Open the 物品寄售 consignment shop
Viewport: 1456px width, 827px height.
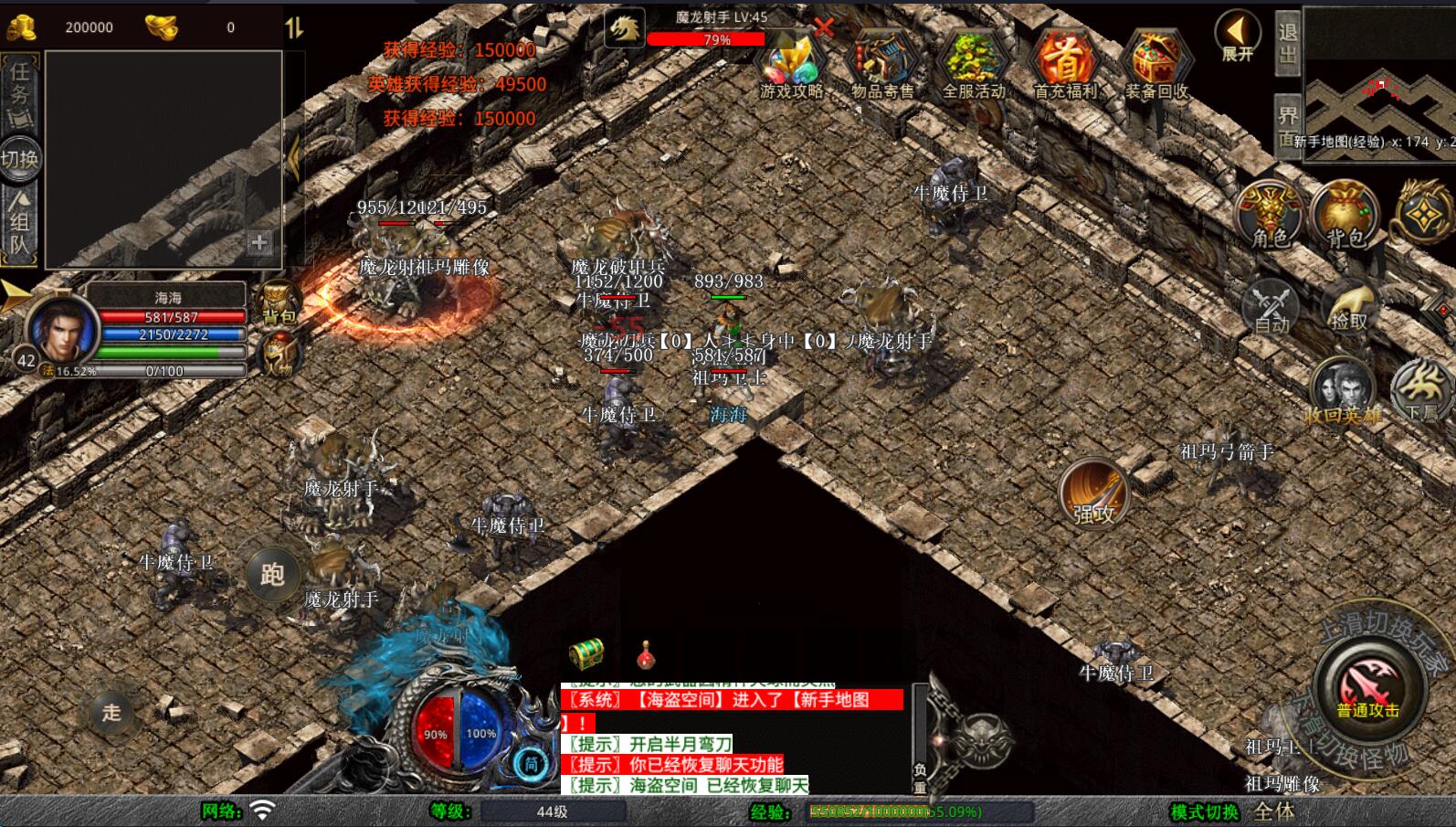tap(882, 65)
